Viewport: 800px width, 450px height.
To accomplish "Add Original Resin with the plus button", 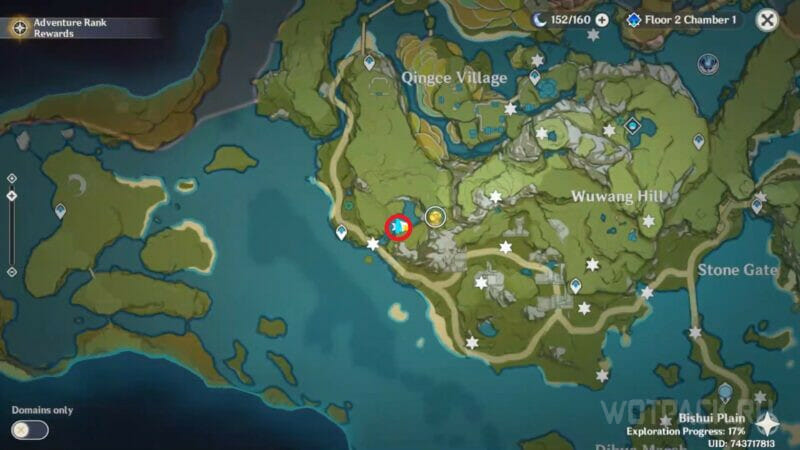I will click(x=602, y=20).
